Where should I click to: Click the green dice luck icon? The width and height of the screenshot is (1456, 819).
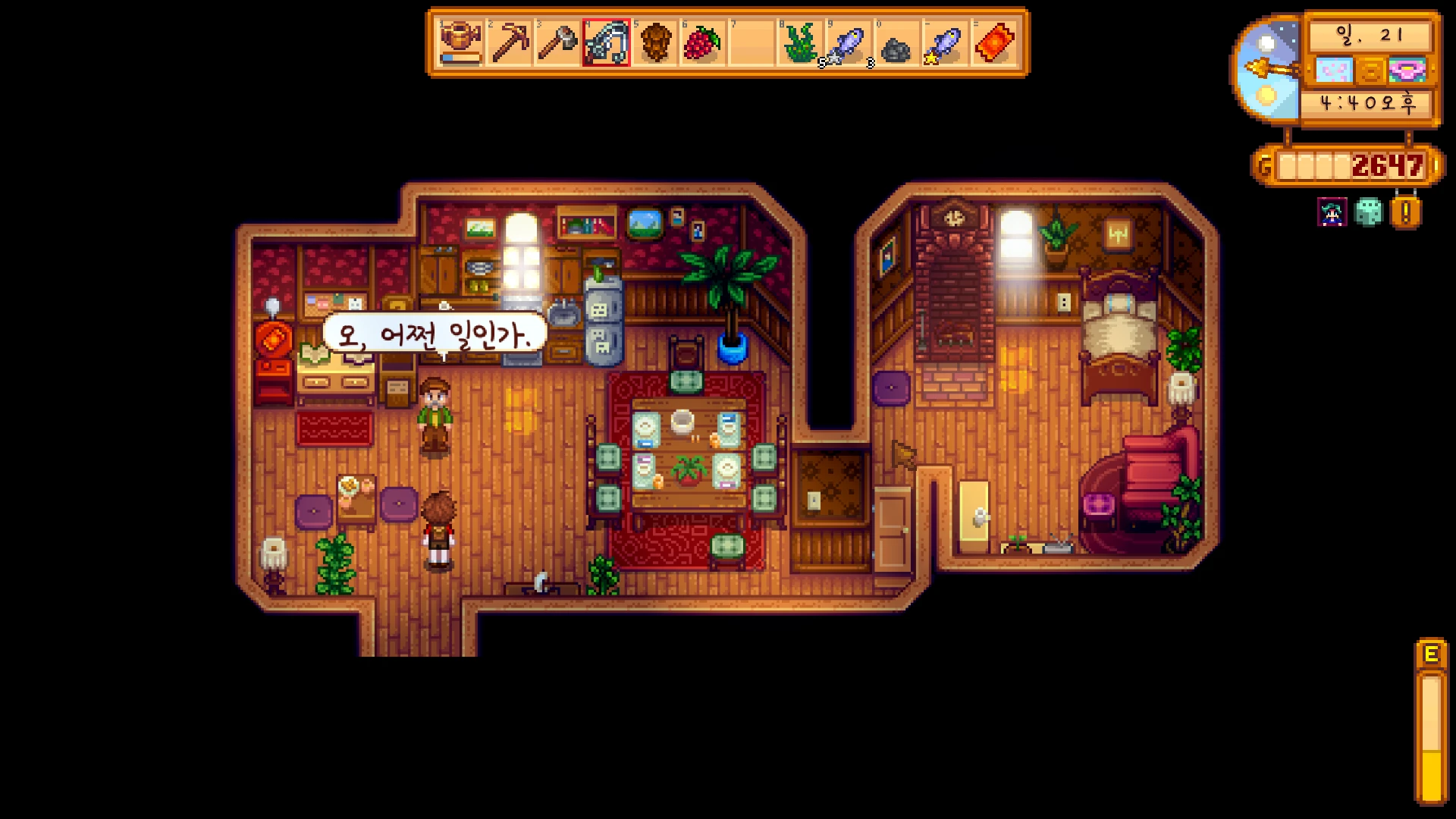click(x=1369, y=213)
